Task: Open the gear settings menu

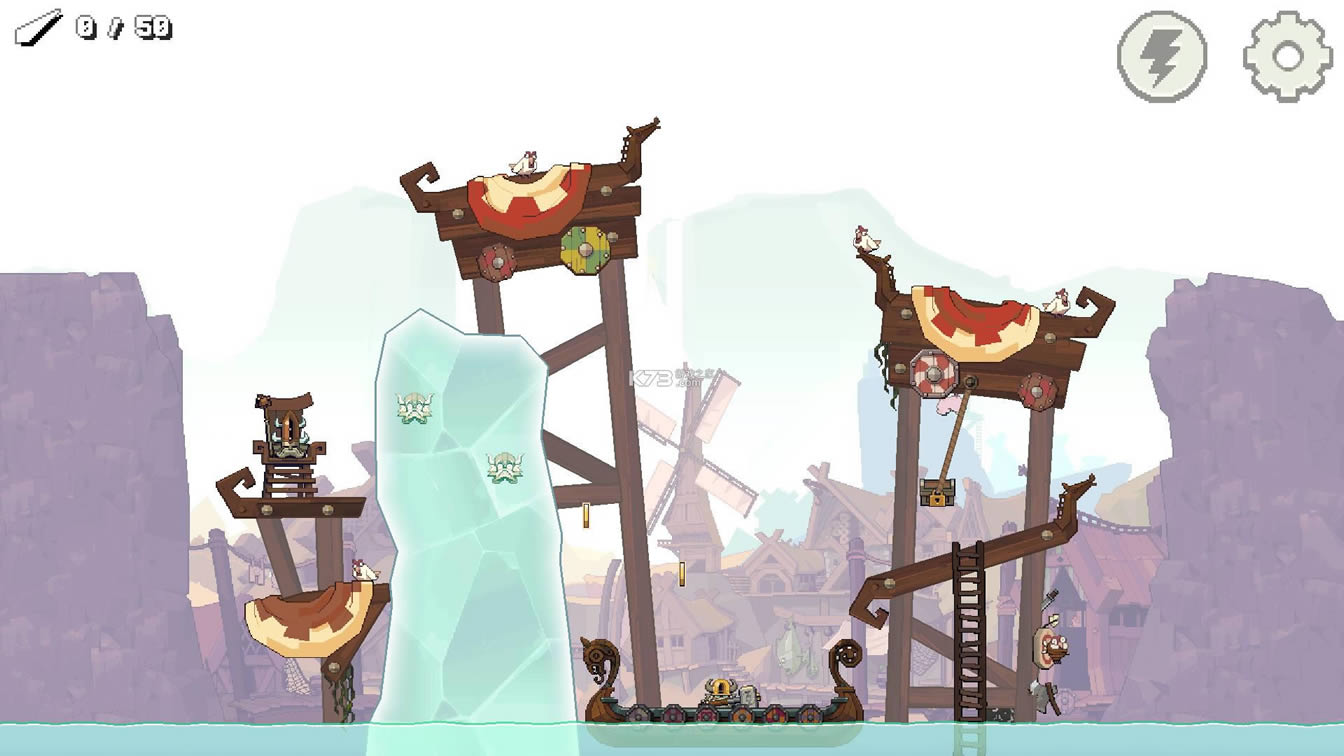Action: (x=1287, y=57)
